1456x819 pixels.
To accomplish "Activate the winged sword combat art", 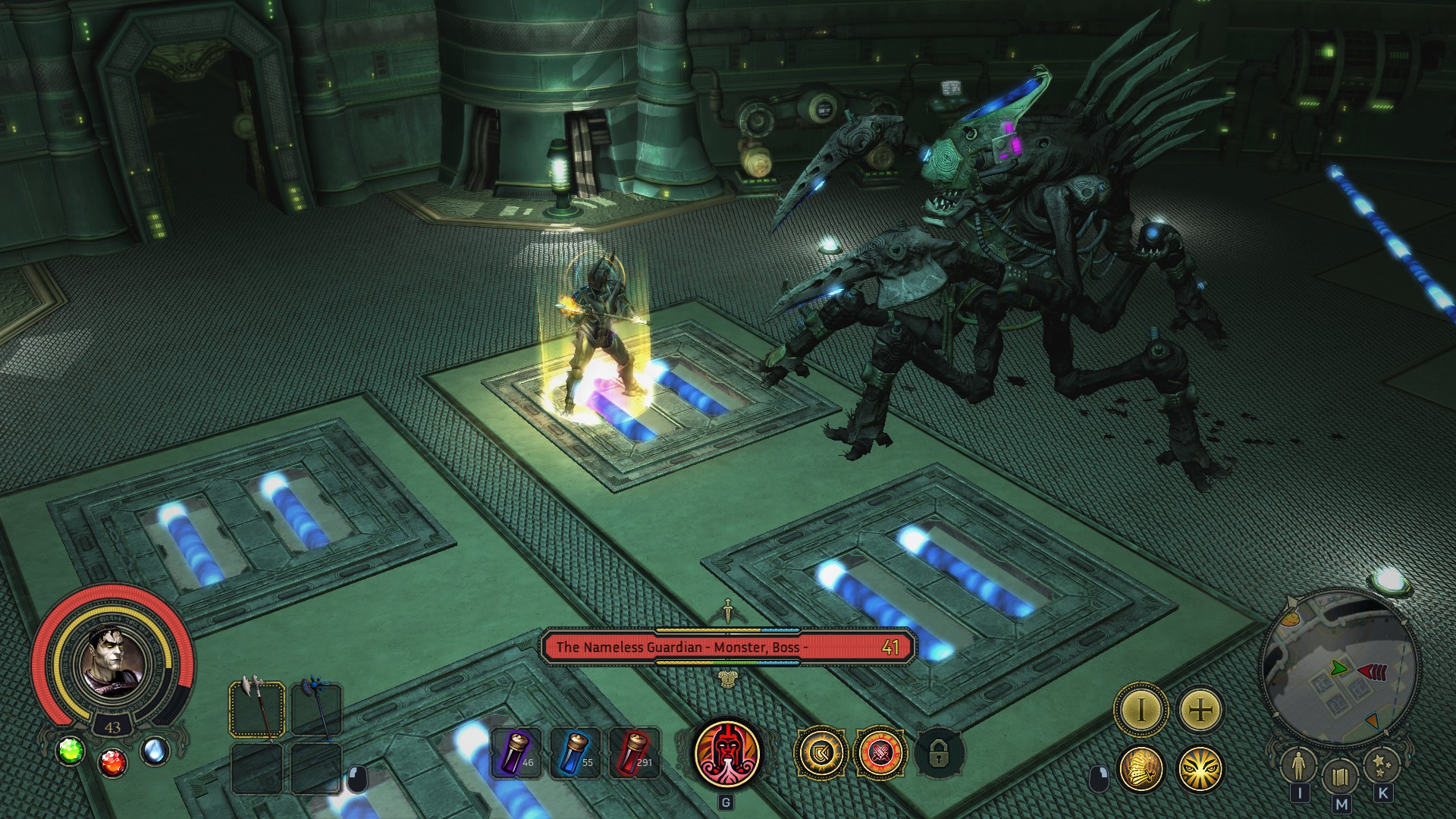I will pyautogui.click(x=1141, y=768).
